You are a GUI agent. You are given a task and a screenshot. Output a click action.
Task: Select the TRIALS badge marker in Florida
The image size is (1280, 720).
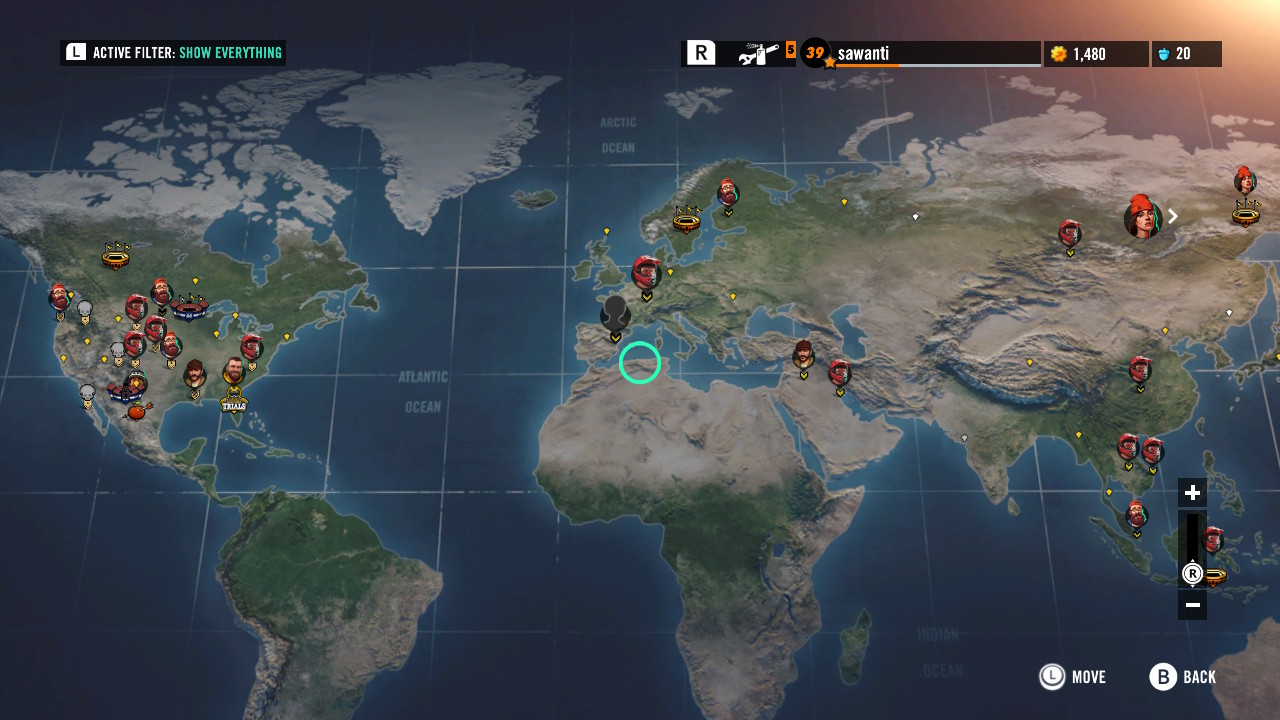click(234, 401)
